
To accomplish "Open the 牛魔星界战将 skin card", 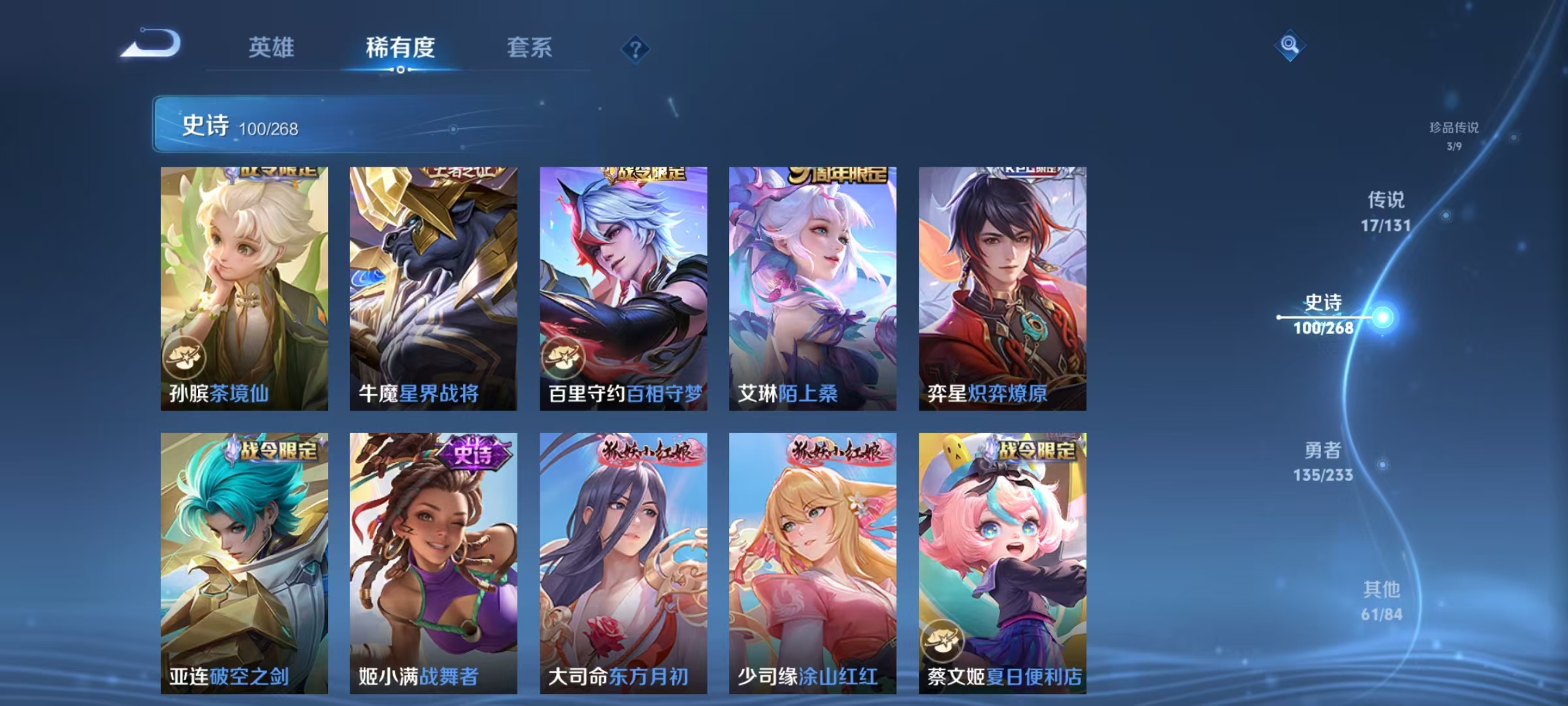I will point(431,288).
